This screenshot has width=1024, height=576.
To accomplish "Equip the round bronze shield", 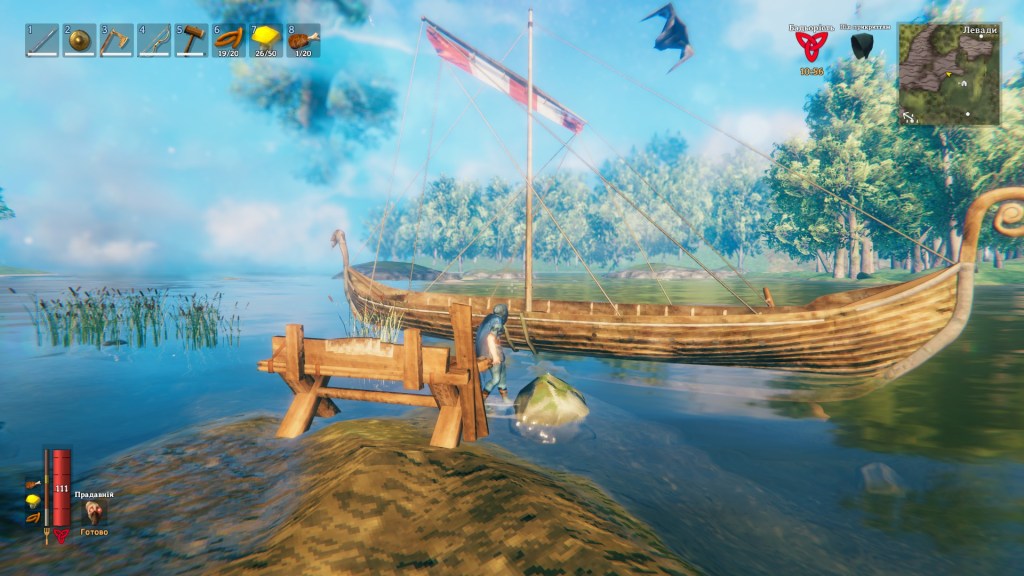I will [79, 40].
